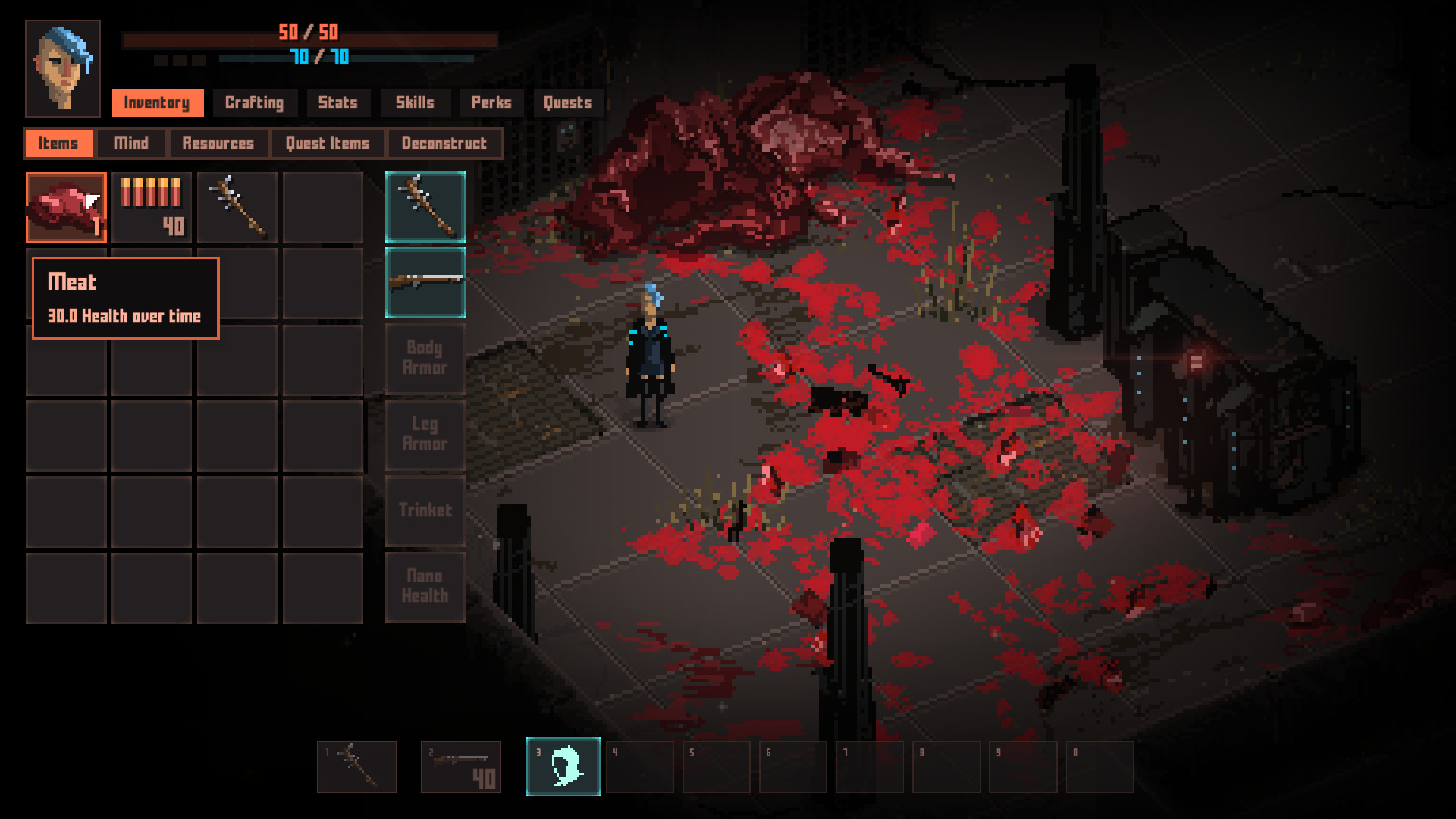Switch to the Crafting tab
1456x819 pixels.
point(255,103)
